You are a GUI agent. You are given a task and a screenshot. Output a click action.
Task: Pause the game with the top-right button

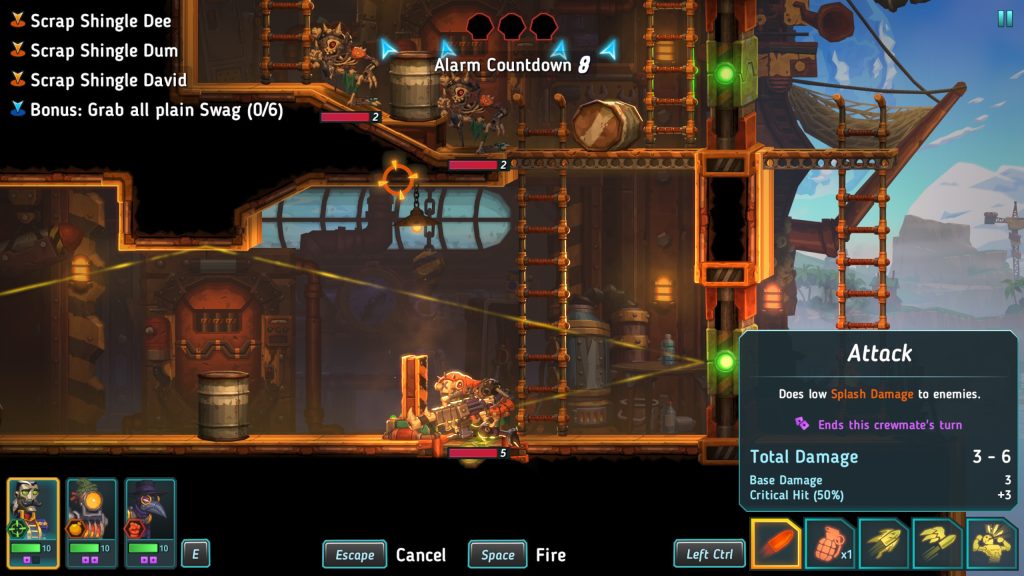click(x=1004, y=18)
